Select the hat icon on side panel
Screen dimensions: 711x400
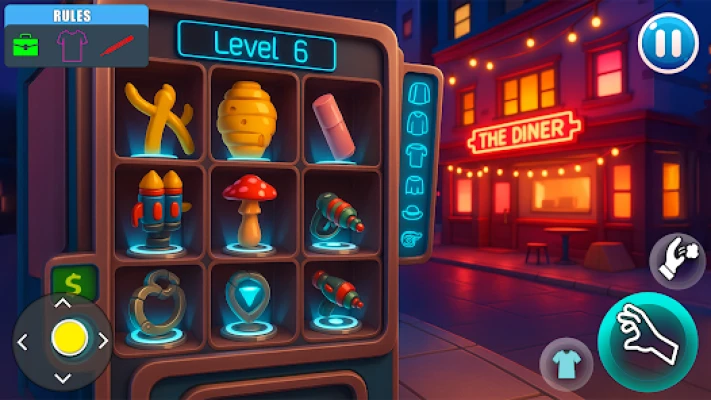click(413, 212)
